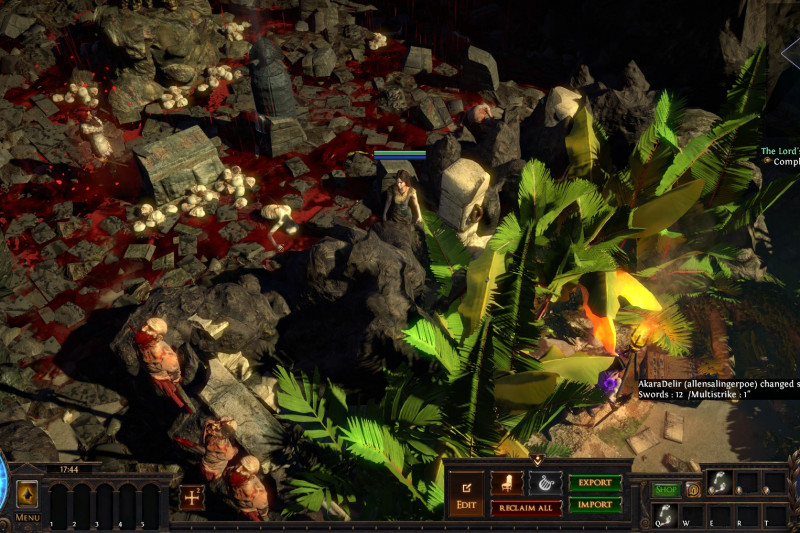The height and width of the screenshot is (533, 800).
Task: Click the gold coin icon beside Shop
Action: click(x=692, y=490)
